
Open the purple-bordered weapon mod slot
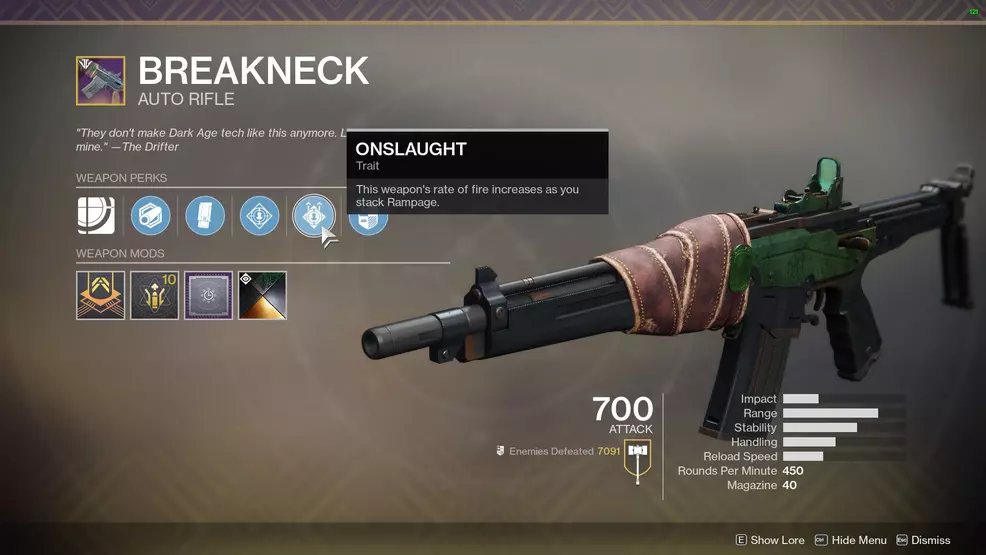pyautogui.click(x=208, y=295)
